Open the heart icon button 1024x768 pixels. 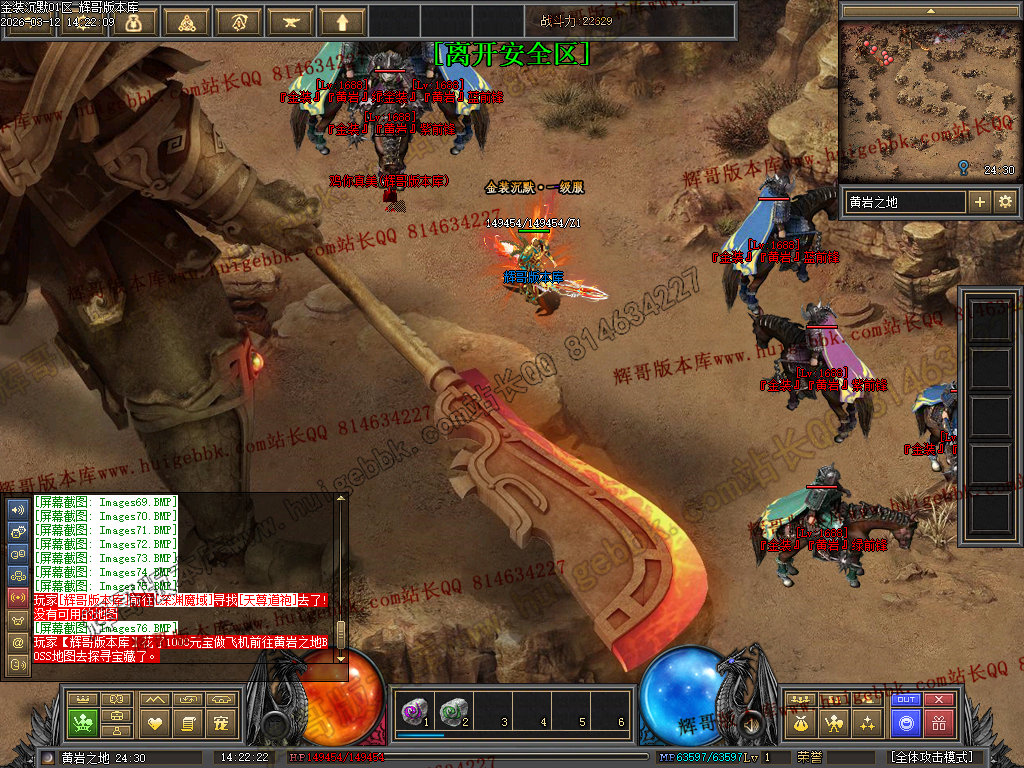(154, 722)
